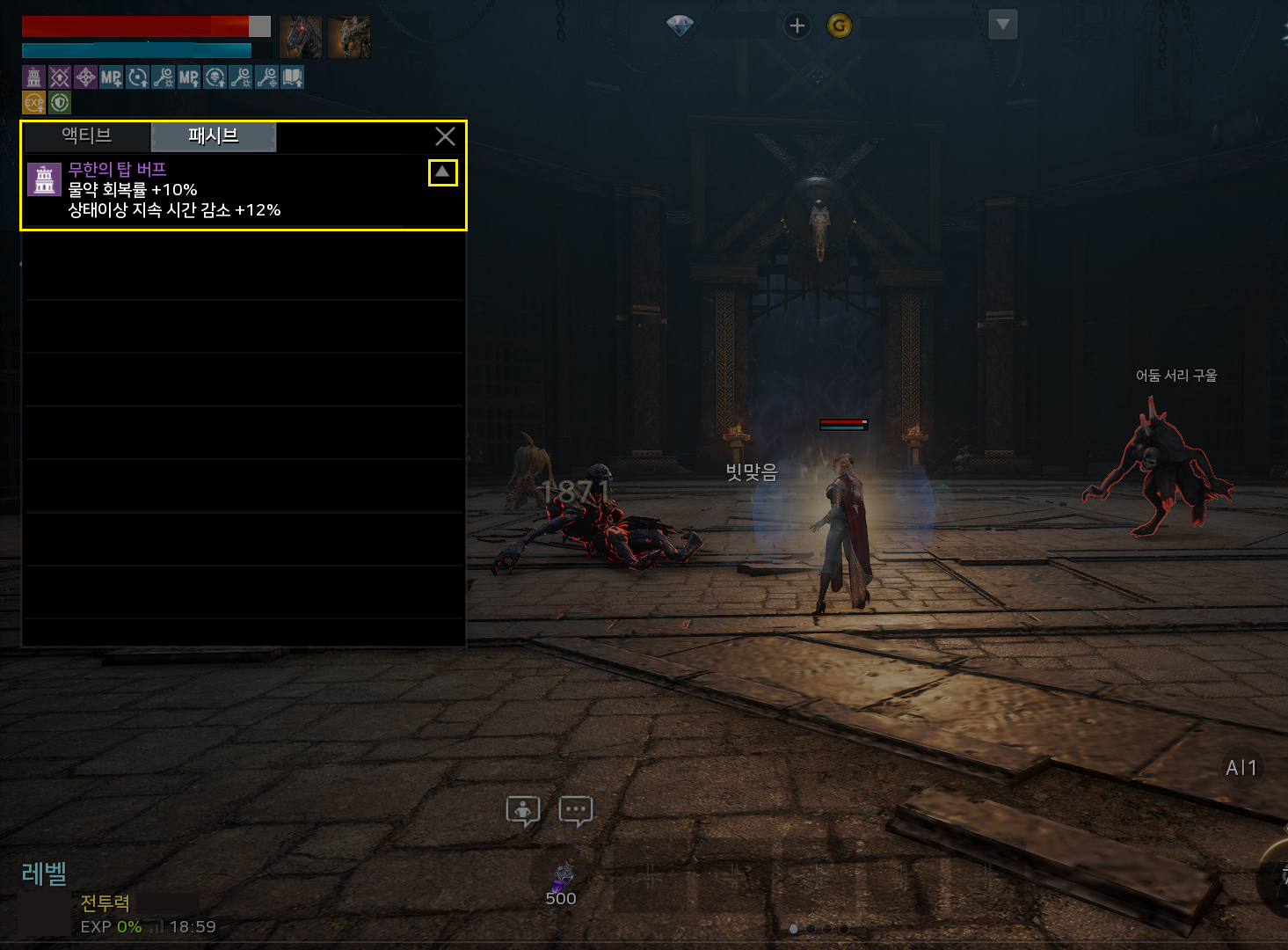Click the diamond currency icon
This screenshot has height=950, width=1288.
click(x=680, y=26)
